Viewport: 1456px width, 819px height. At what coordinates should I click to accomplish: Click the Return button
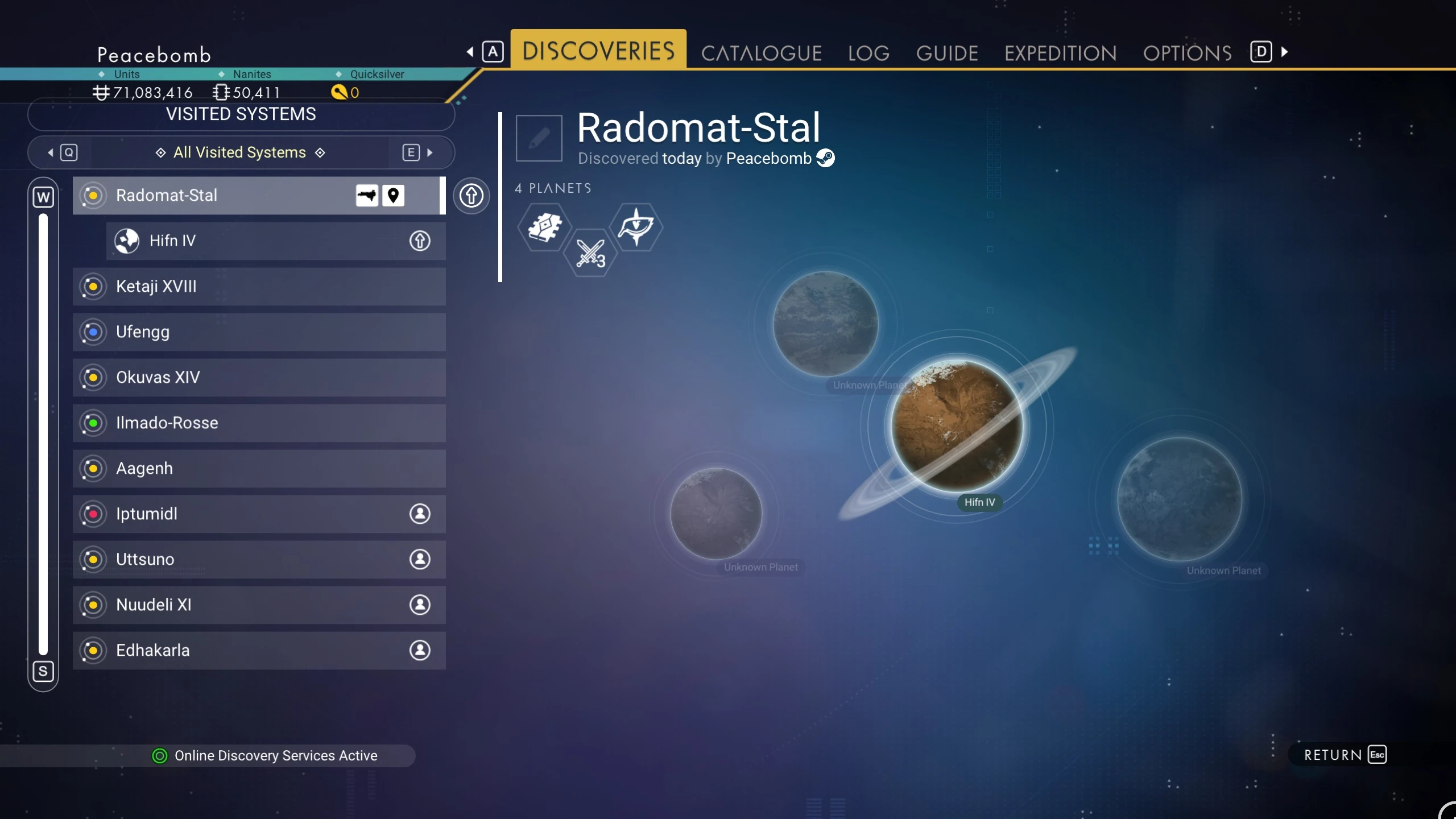[1345, 755]
